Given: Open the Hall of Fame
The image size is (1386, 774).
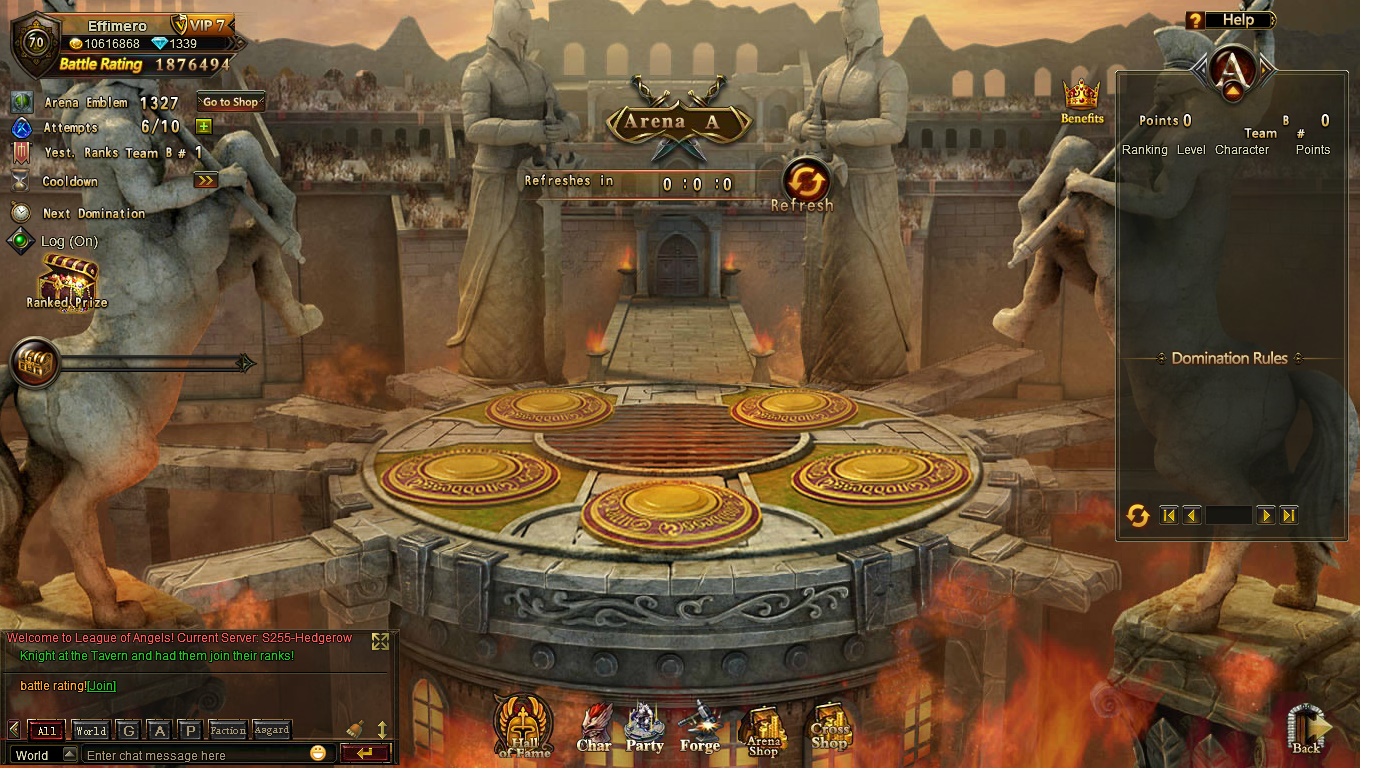Looking at the screenshot, I should (523, 725).
